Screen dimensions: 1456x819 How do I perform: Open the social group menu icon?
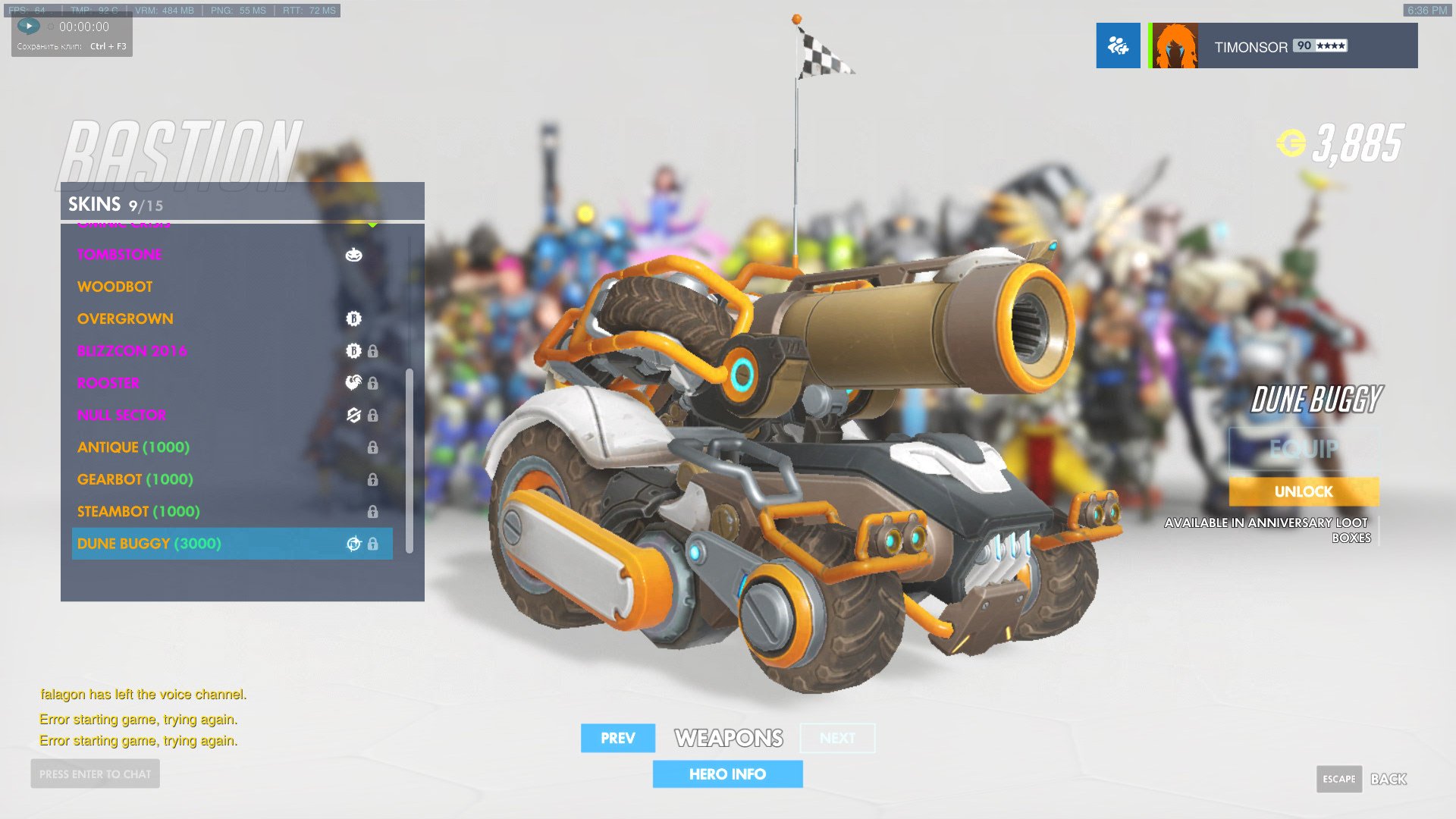pos(1118,45)
